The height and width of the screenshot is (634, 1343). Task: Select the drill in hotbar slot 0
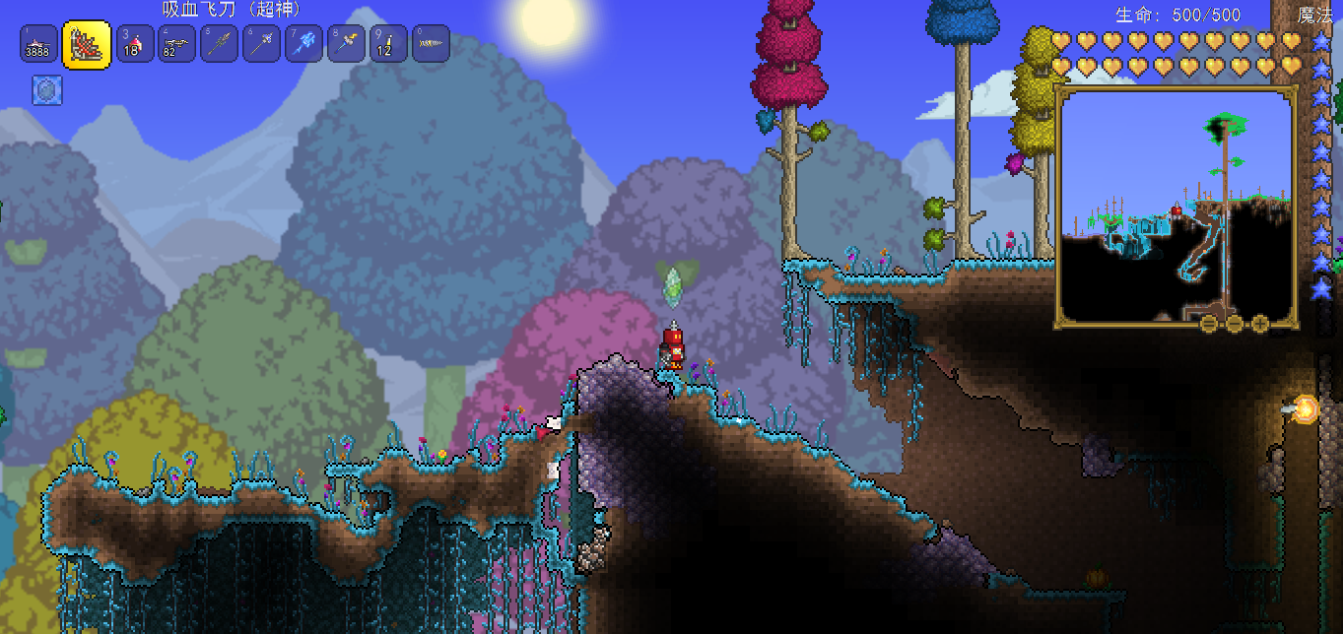tap(430, 44)
